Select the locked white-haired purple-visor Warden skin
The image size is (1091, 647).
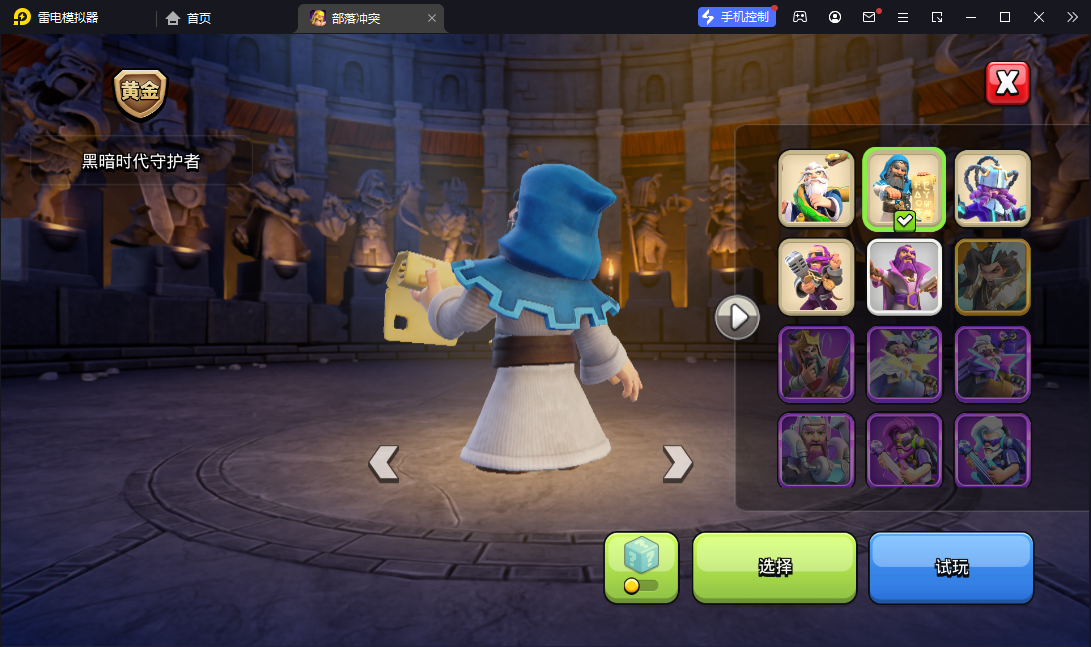(x=992, y=450)
